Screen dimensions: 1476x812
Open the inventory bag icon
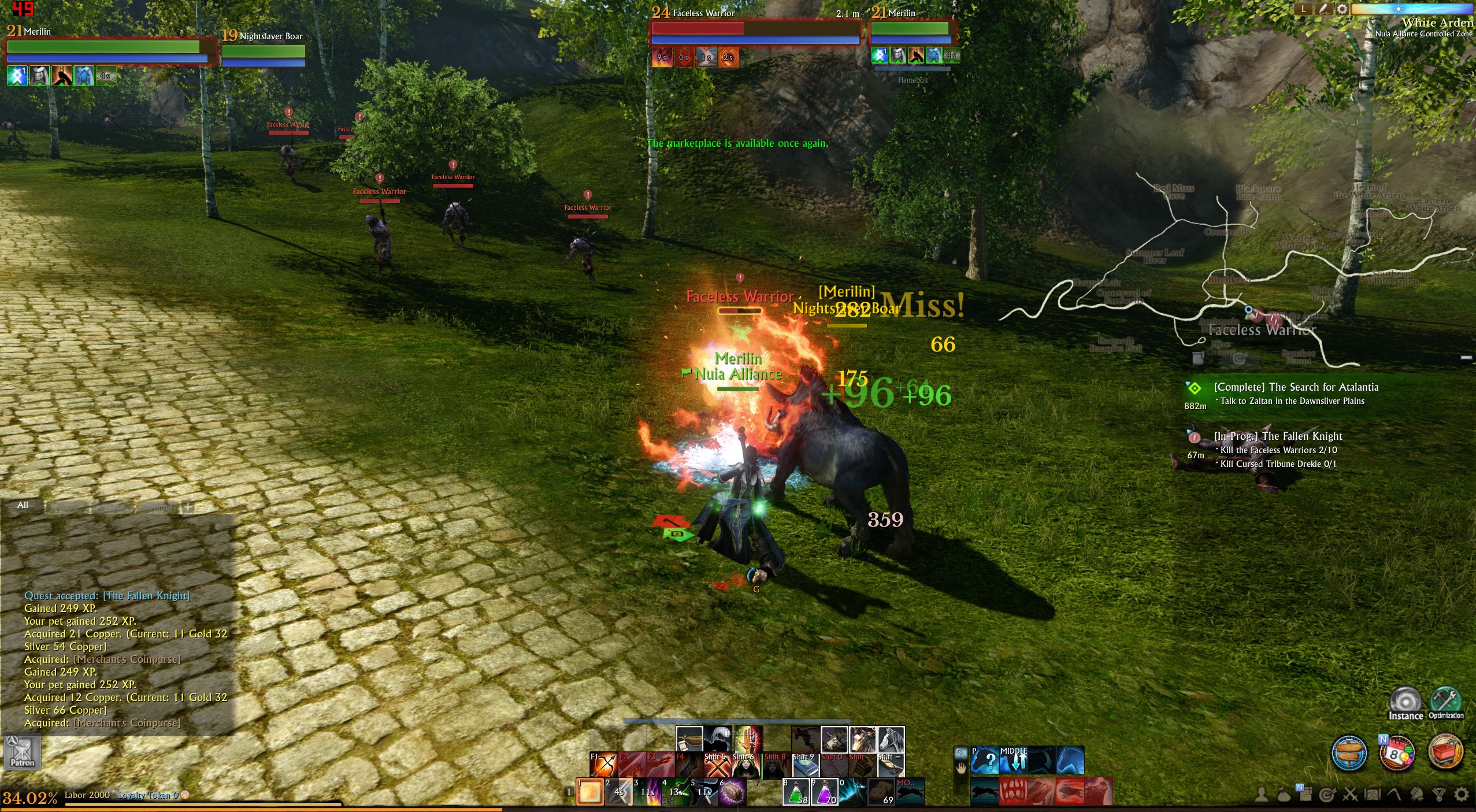coord(1283,795)
